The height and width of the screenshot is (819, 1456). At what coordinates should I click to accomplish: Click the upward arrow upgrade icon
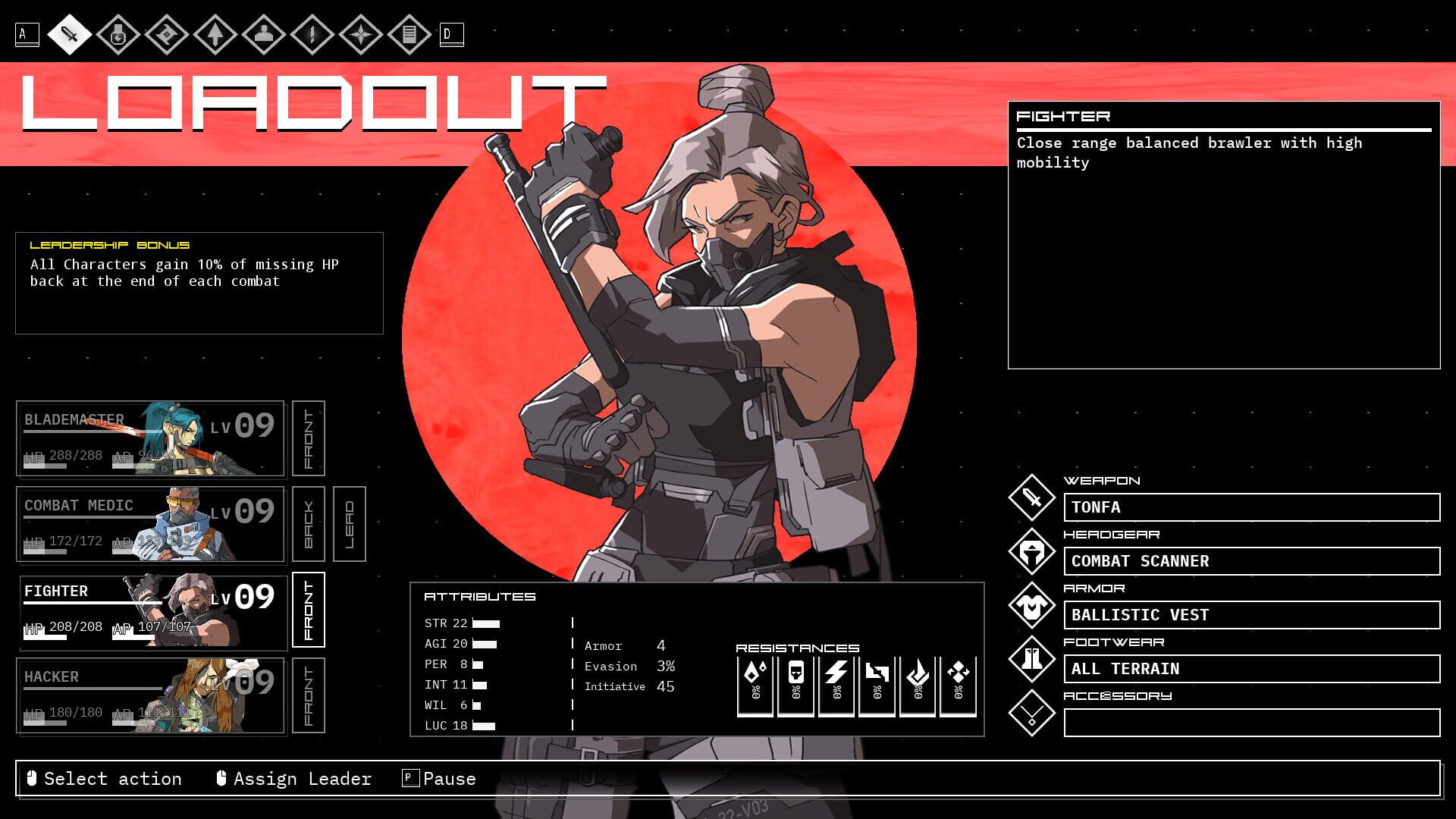tap(216, 34)
